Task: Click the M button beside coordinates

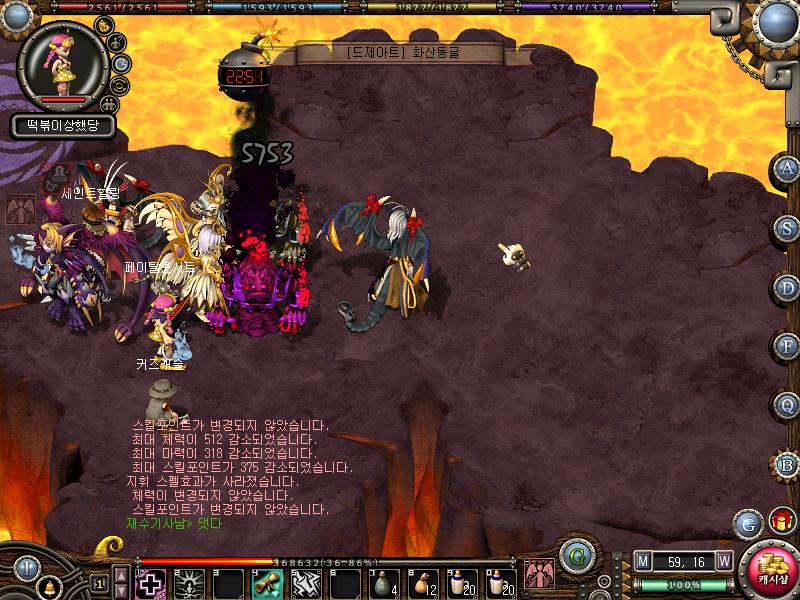Action: coord(643,561)
